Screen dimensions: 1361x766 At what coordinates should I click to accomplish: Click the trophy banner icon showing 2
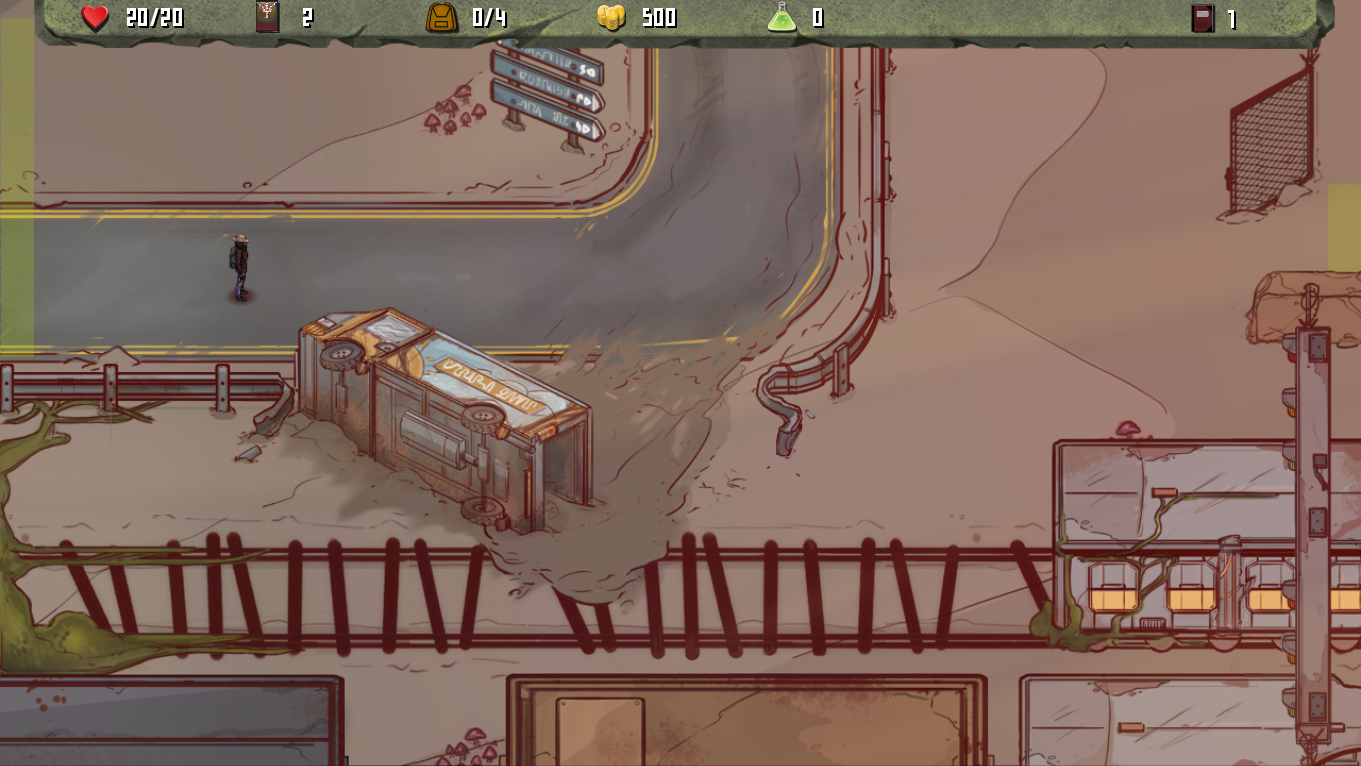(265, 17)
